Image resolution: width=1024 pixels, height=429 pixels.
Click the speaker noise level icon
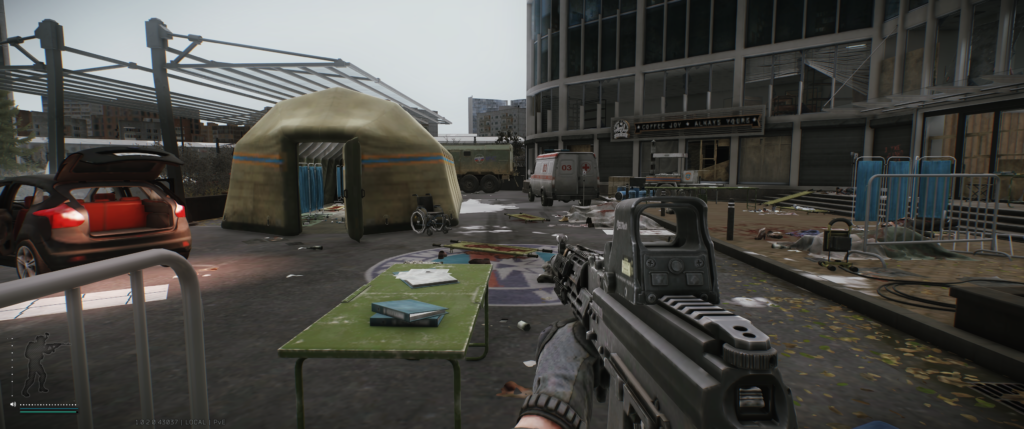coord(12,404)
